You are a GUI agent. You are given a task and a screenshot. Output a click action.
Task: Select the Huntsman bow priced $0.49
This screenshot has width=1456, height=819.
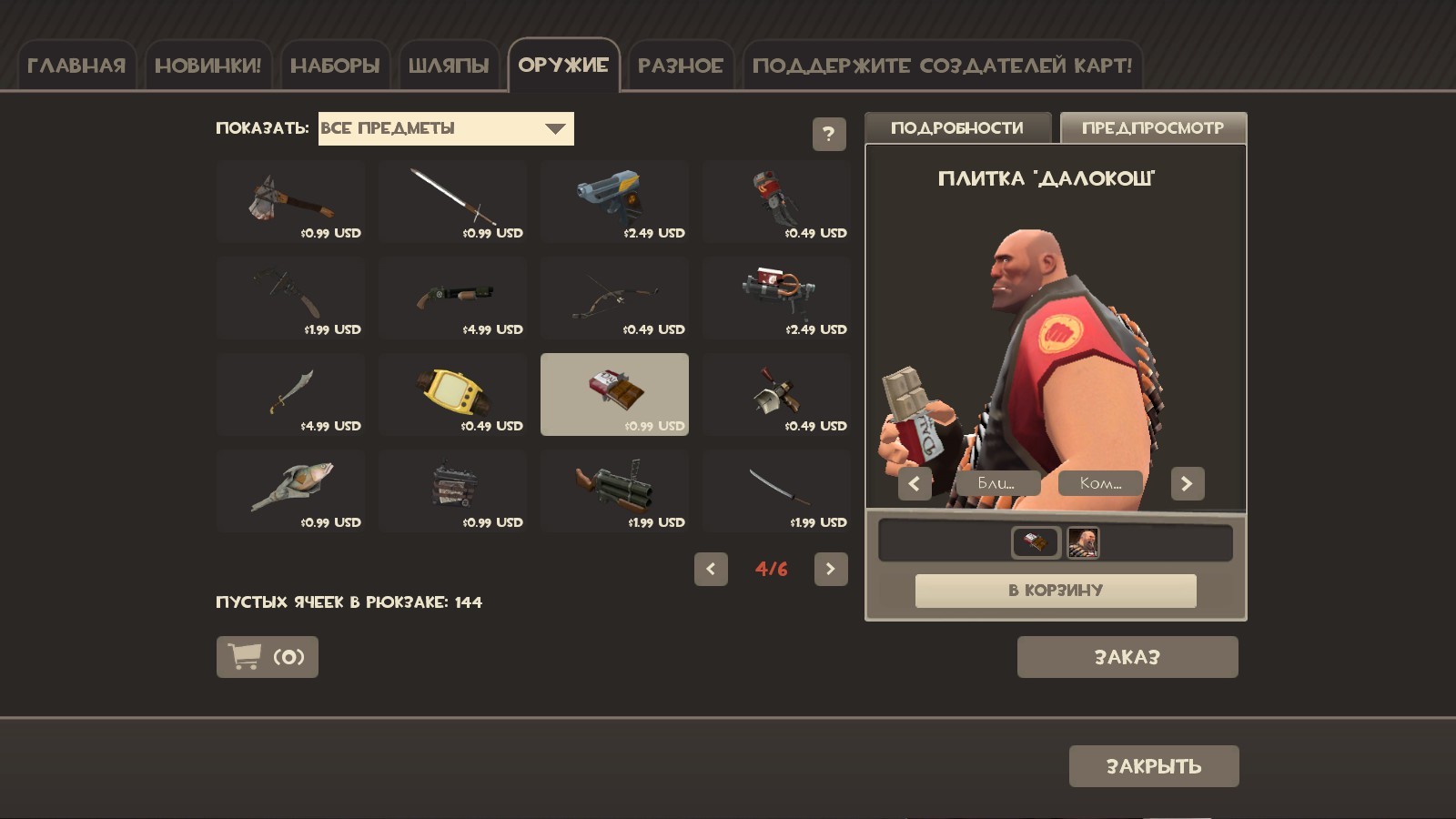point(614,298)
